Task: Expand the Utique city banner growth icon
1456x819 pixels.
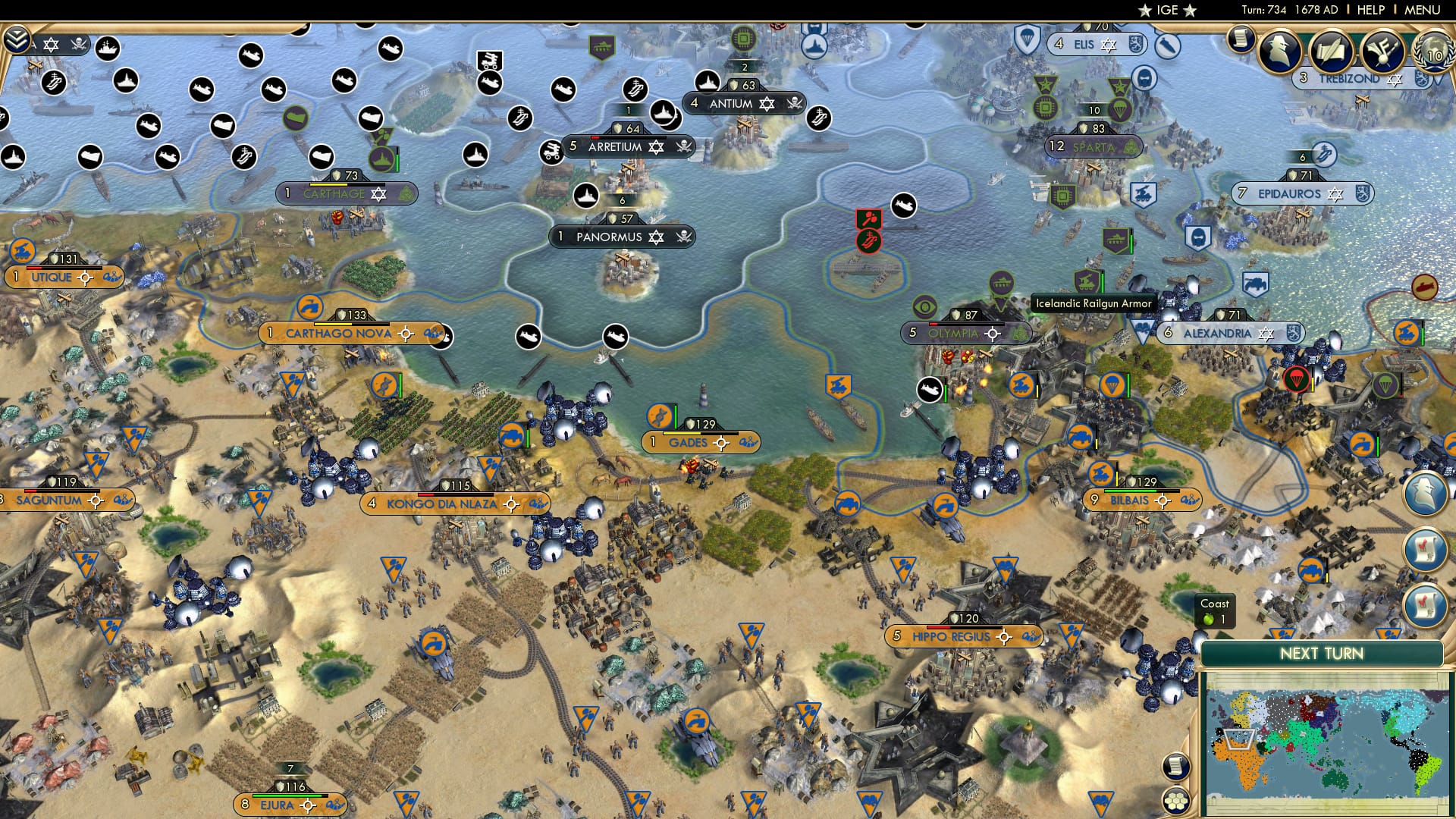Action: [112, 278]
